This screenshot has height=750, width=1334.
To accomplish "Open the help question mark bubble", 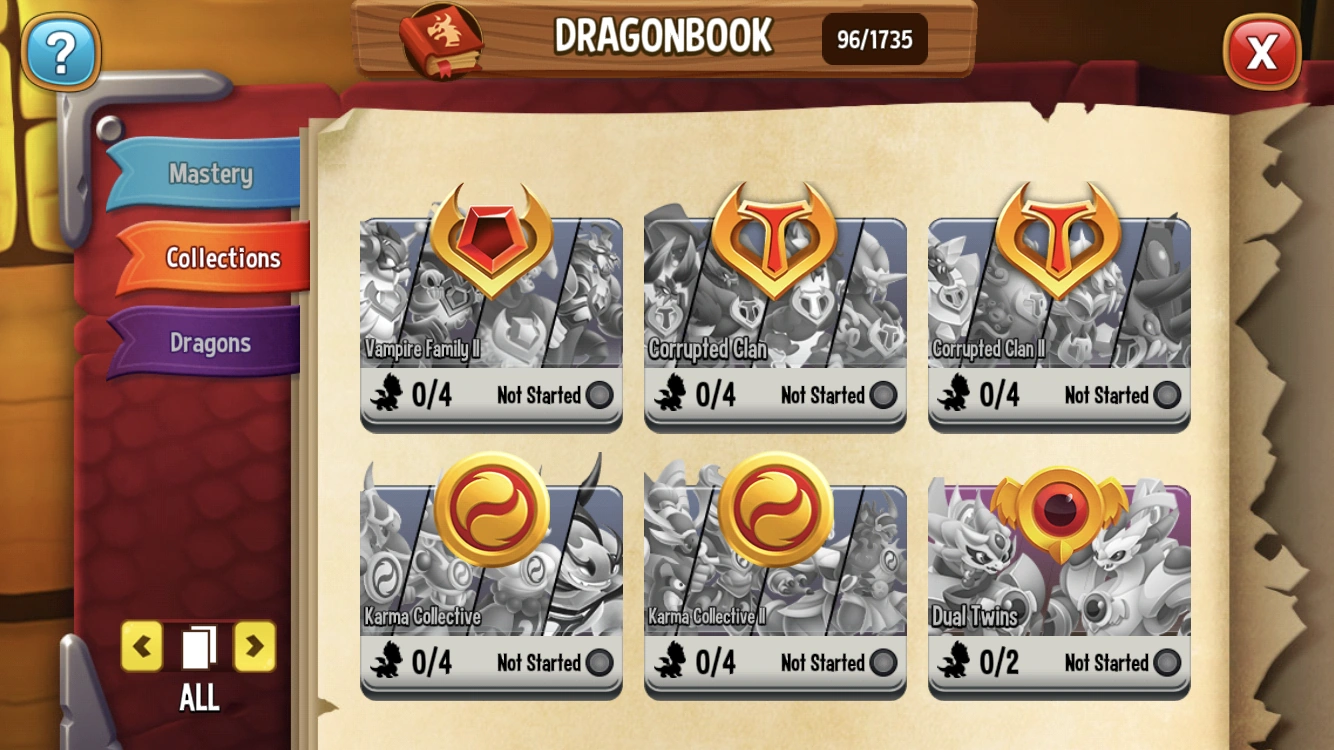I will coord(60,53).
